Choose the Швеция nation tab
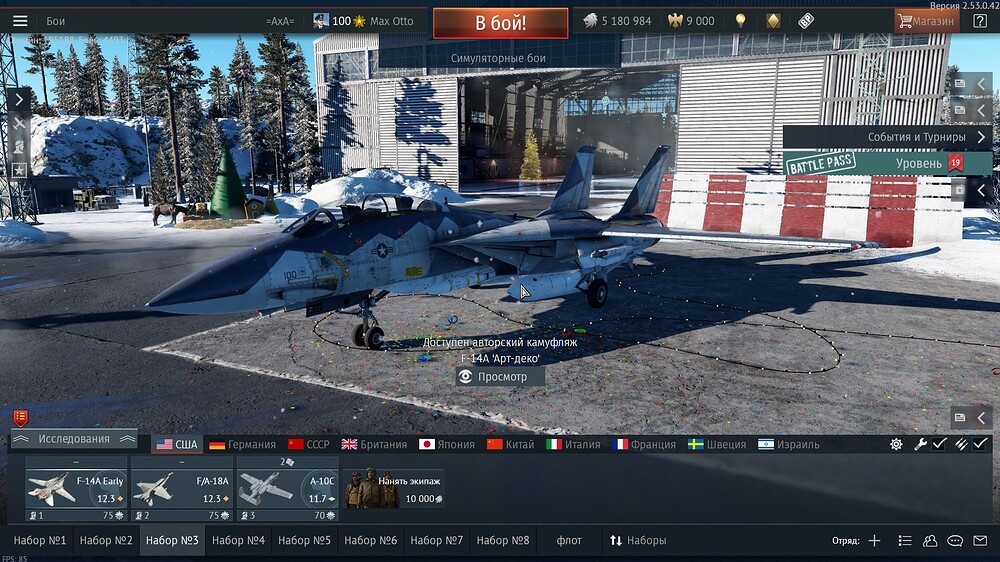1000x562 pixels. click(717, 444)
